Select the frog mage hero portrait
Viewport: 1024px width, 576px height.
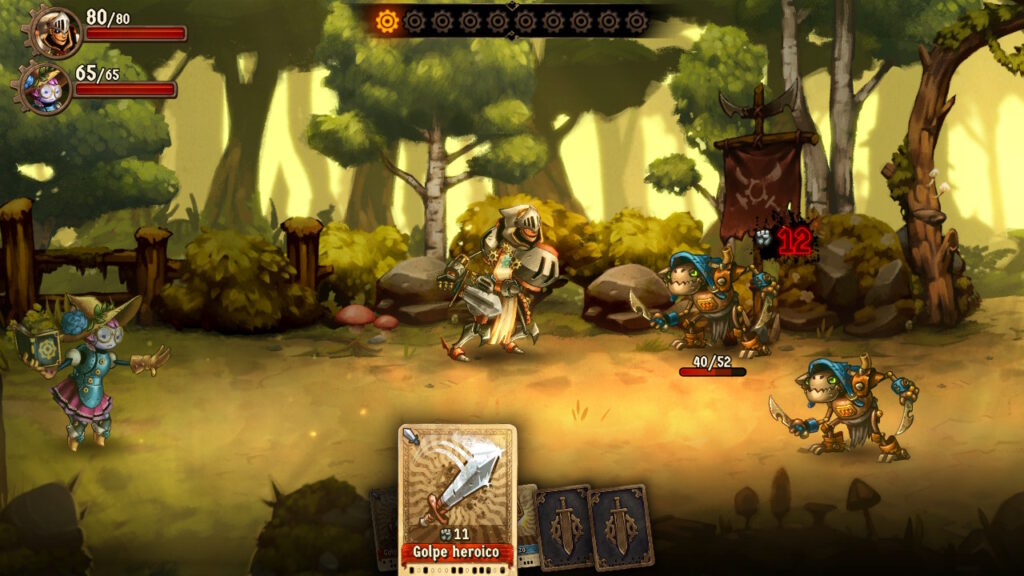46,88
